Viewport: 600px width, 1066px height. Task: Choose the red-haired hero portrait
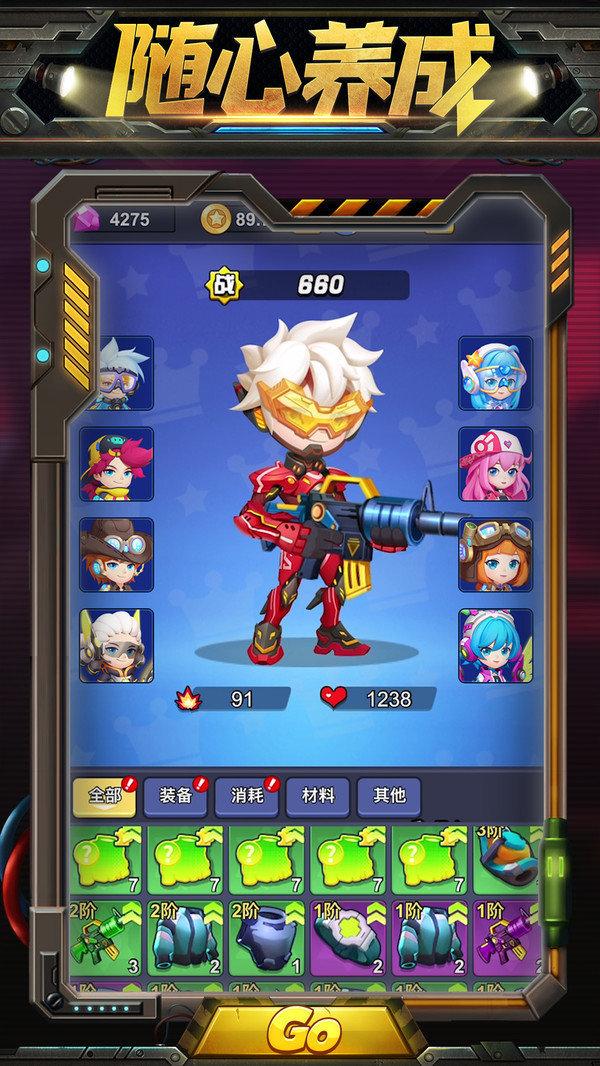point(118,464)
